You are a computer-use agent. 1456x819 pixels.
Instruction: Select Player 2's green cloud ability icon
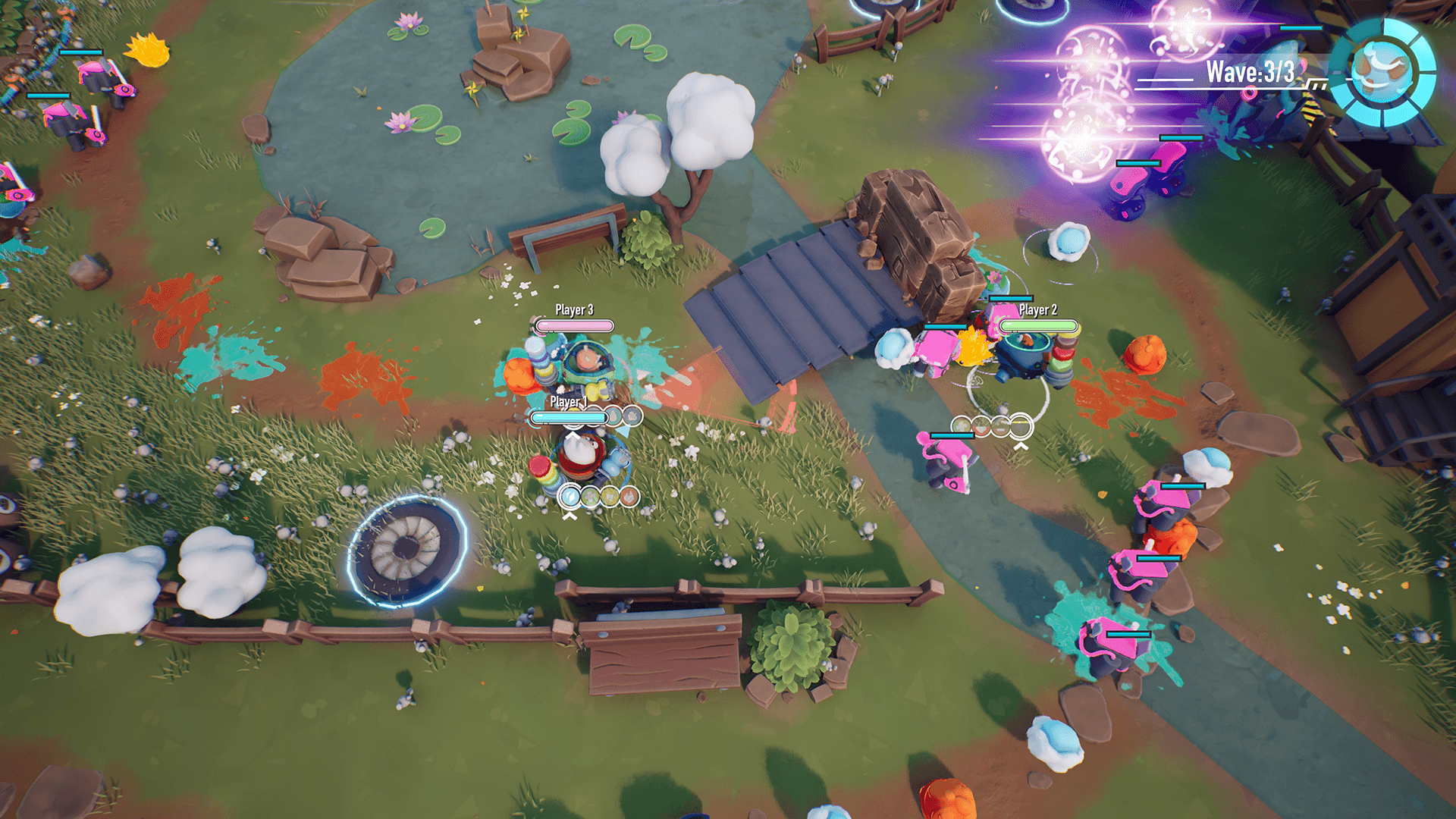click(x=962, y=426)
